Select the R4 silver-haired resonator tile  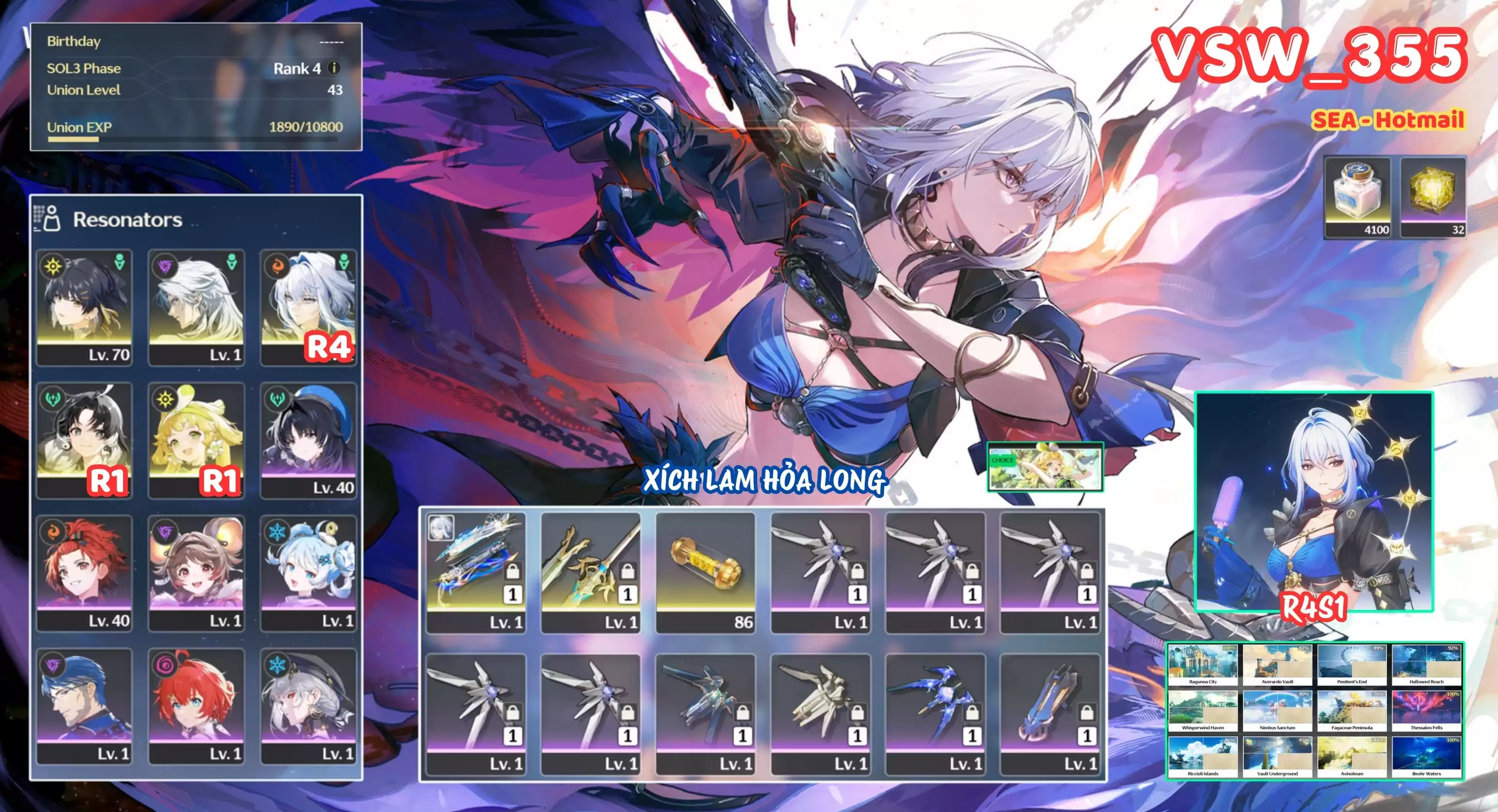coord(308,308)
